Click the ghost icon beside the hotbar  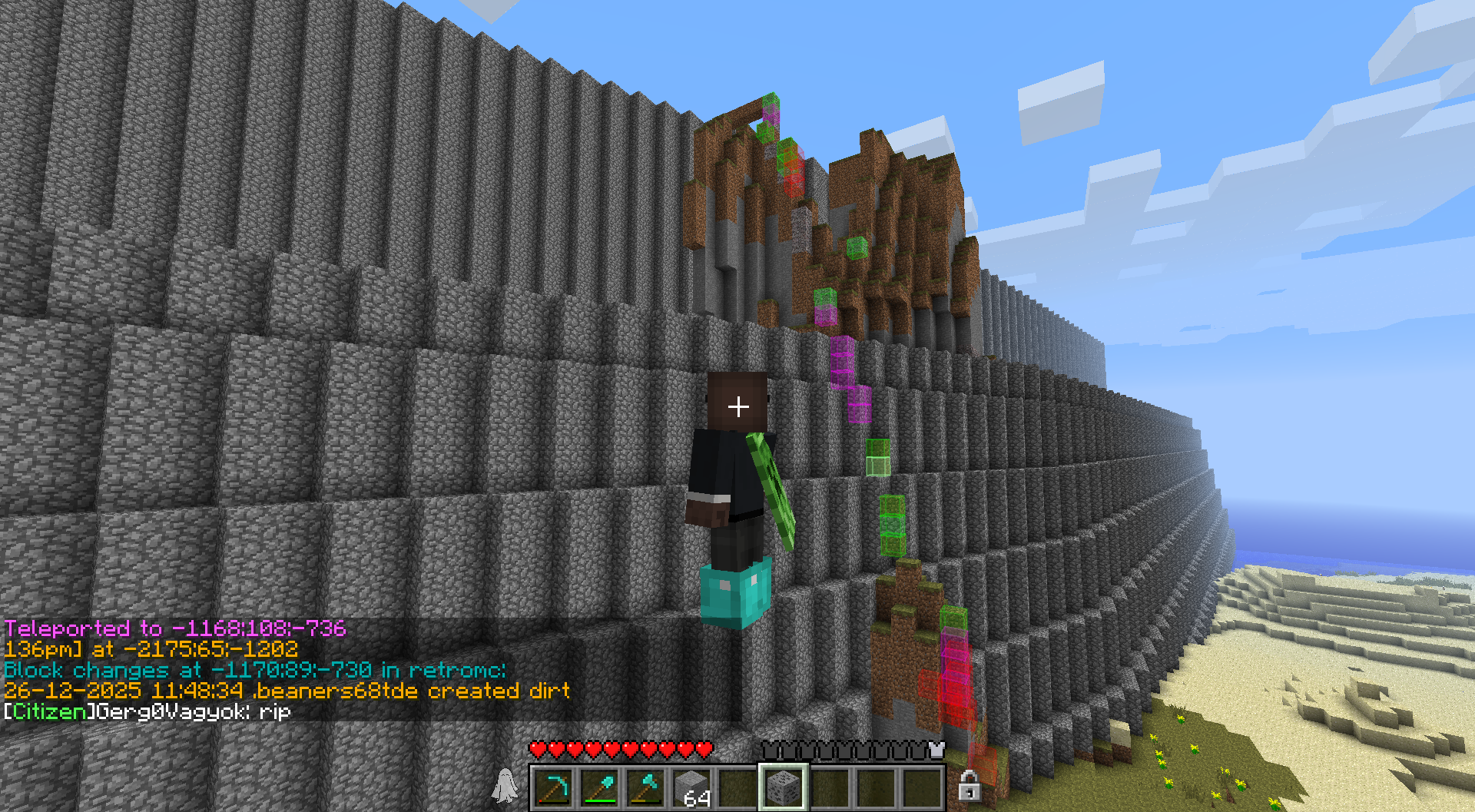[505, 786]
